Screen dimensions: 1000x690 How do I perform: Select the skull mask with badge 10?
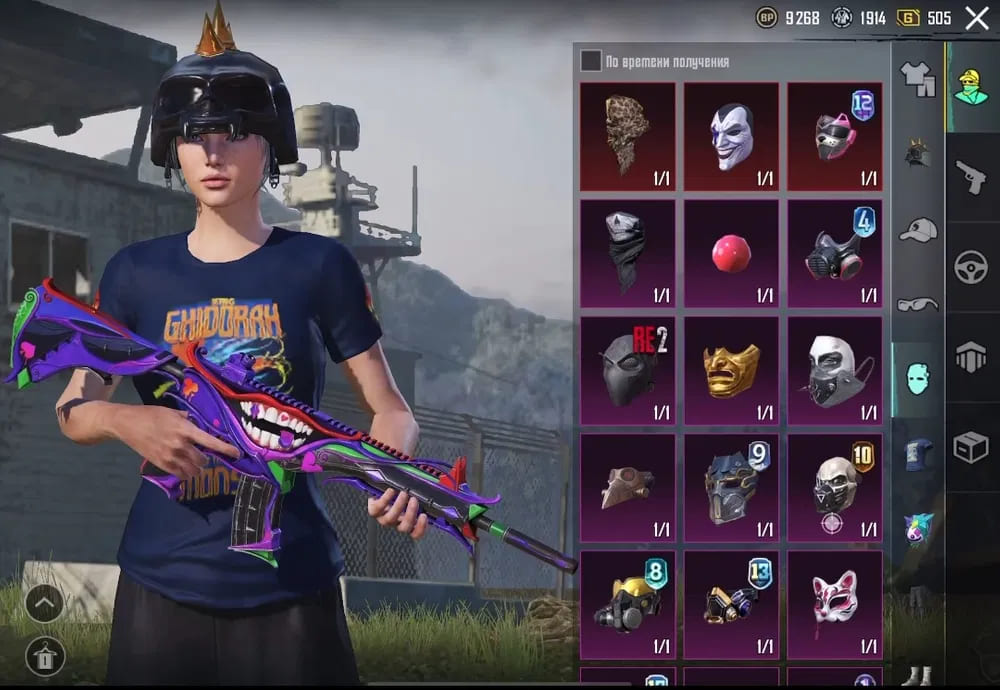[835, 487]
